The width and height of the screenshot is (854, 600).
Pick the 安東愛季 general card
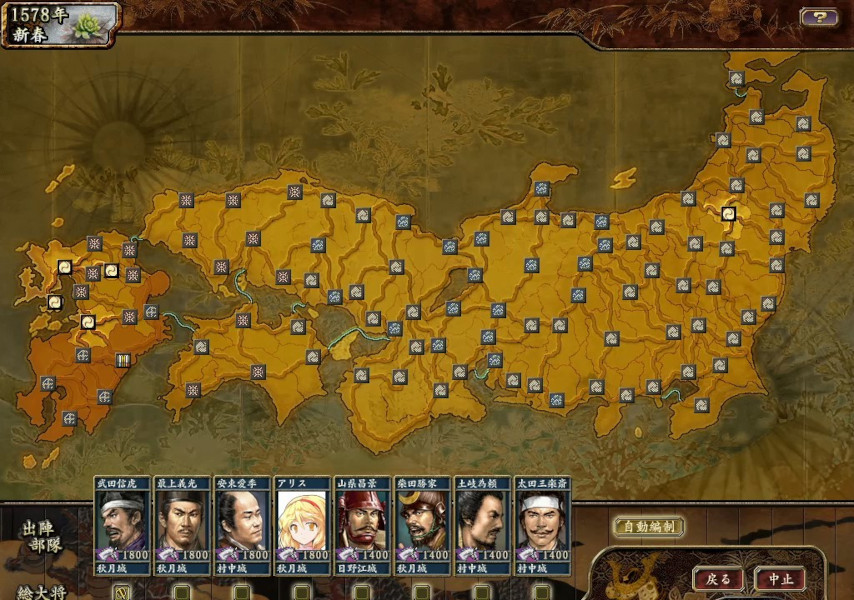242,525
